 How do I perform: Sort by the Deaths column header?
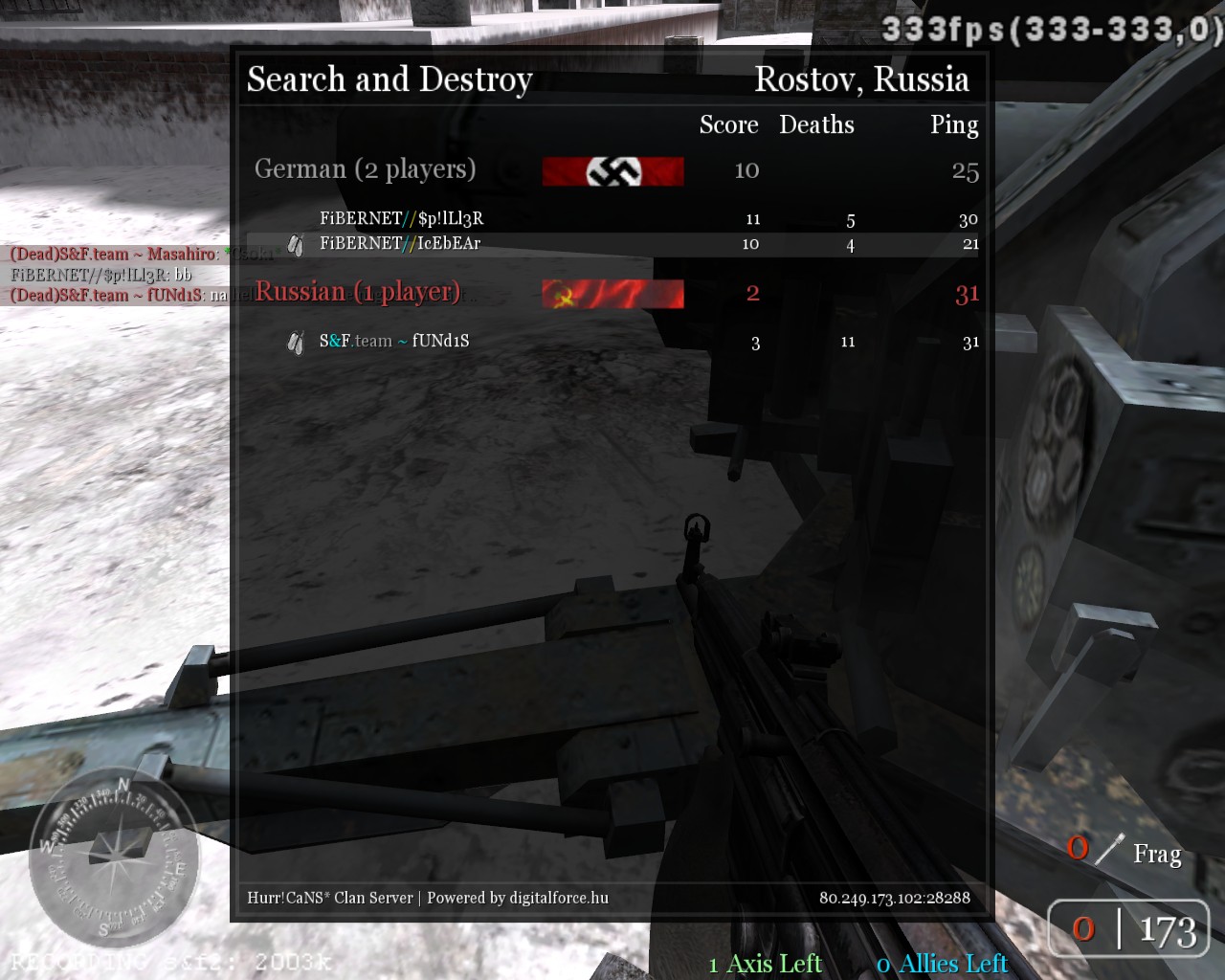pos(816,125)
